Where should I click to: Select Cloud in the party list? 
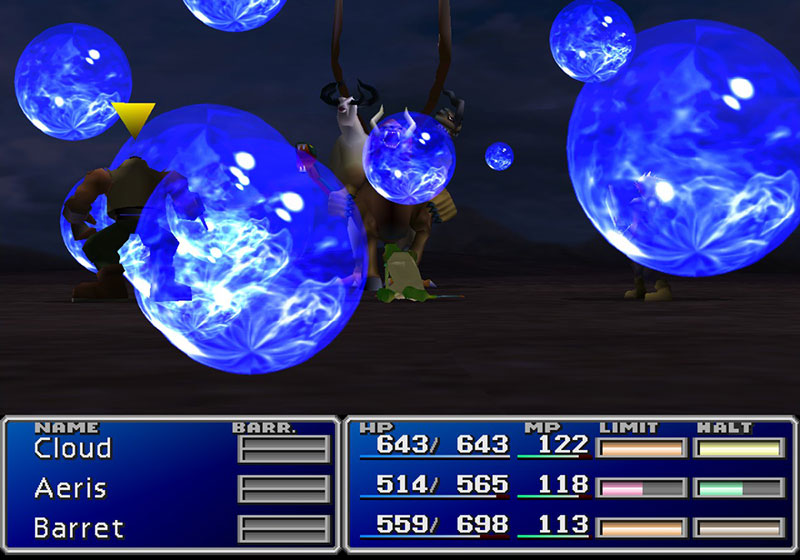tap(72, 448)
